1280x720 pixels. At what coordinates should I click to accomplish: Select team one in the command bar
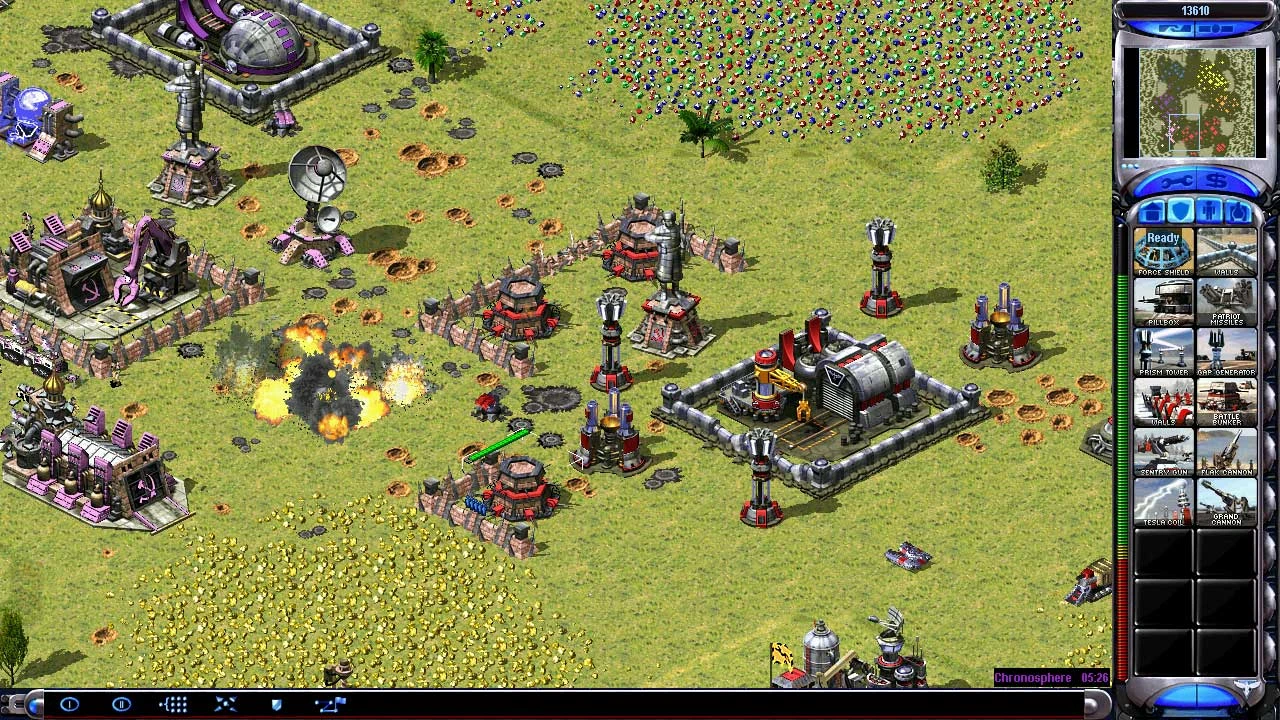[69, 705]
